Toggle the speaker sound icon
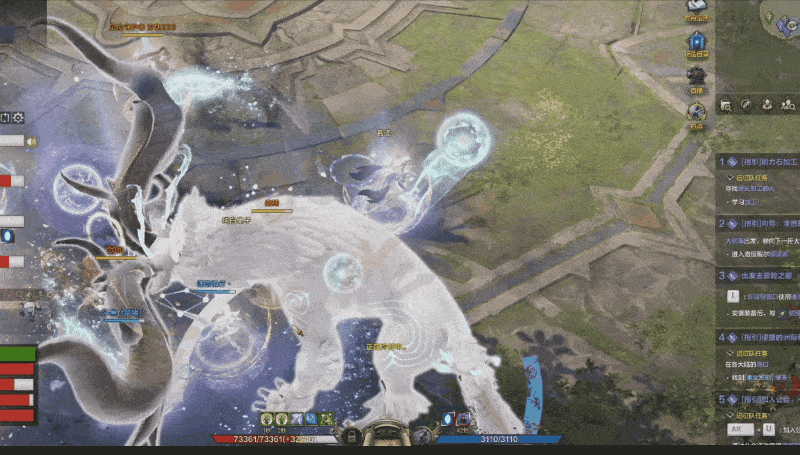The width and height of the screenshot is (800, 455). click(x=31, y=142)
